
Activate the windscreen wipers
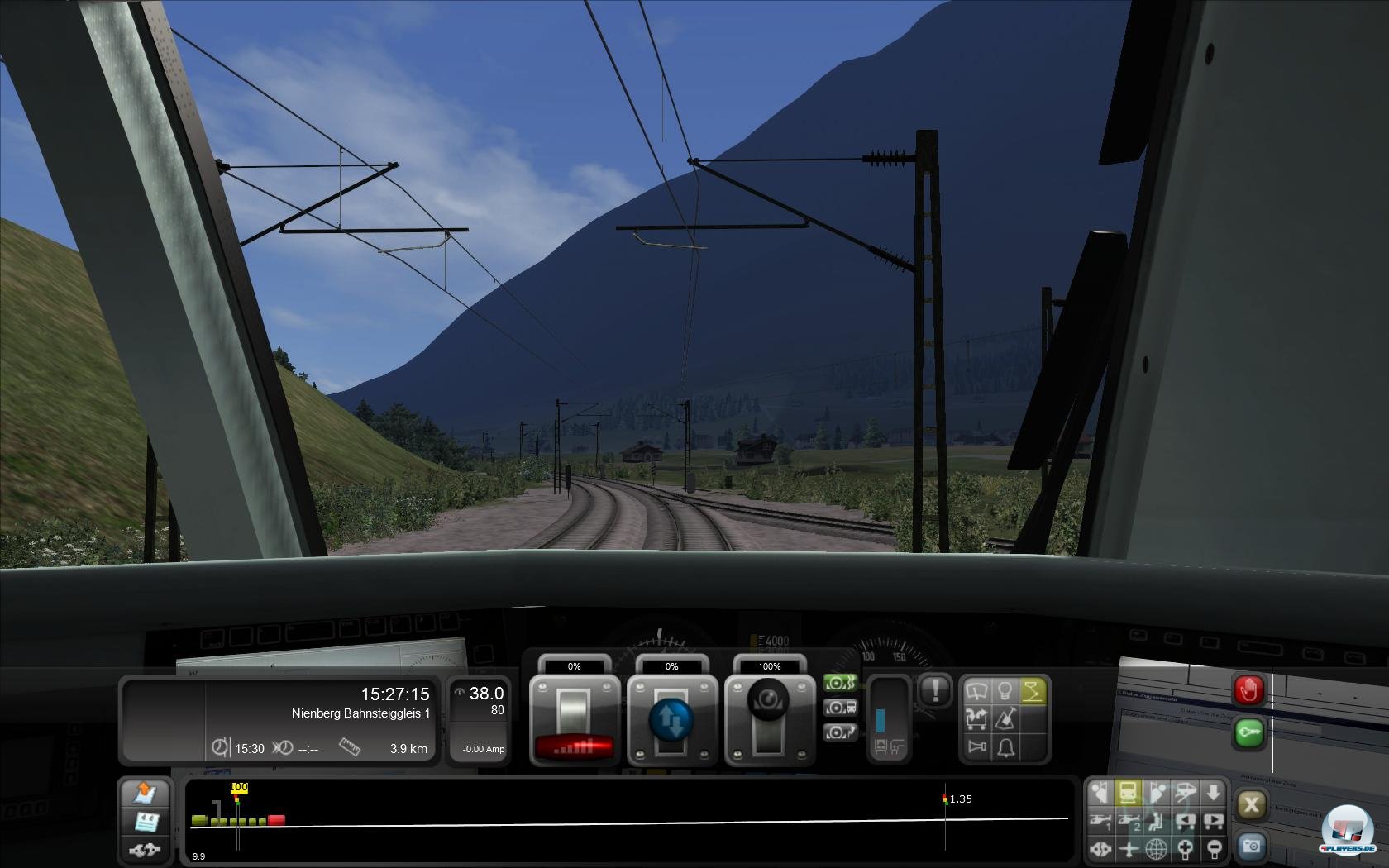[976, 690]
